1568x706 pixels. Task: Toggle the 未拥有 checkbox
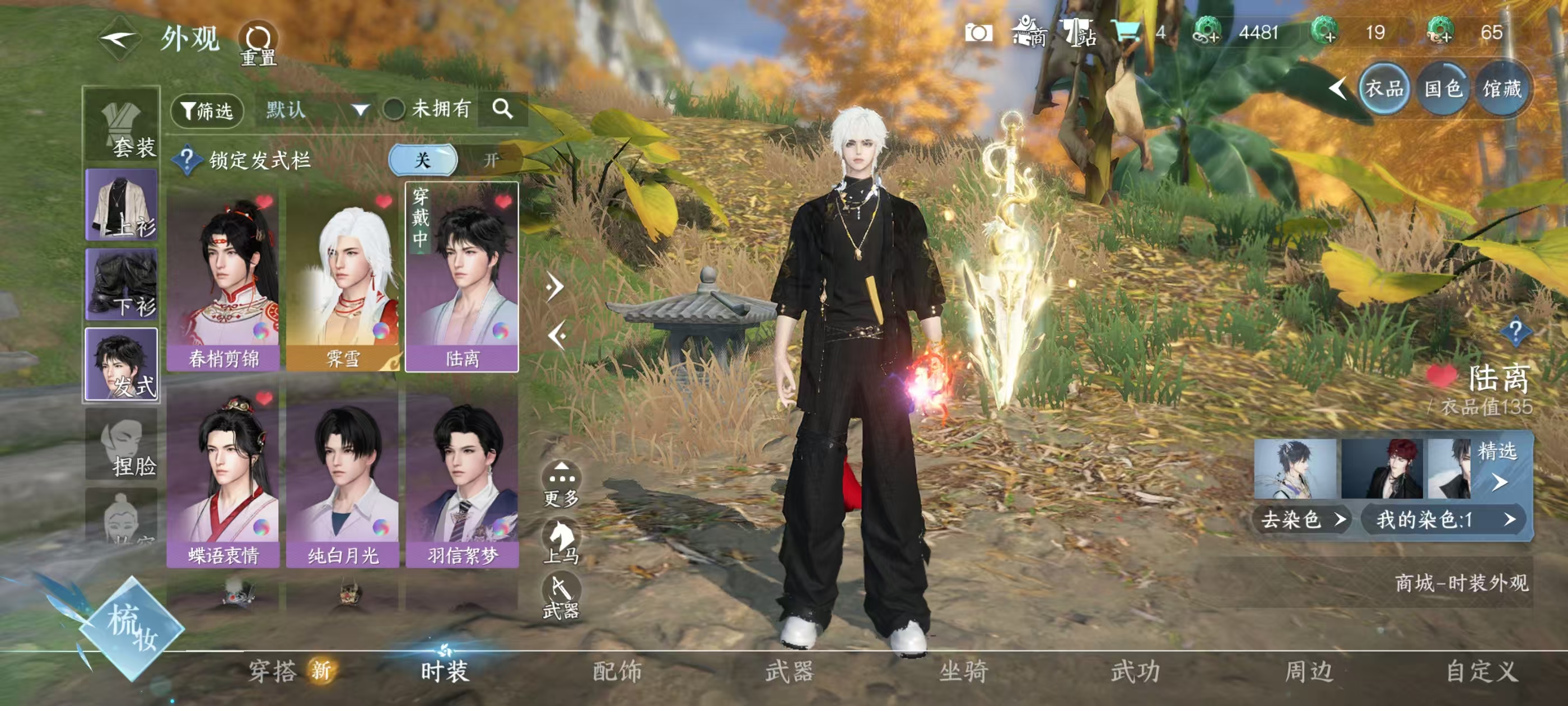click(x=394, y=110)
